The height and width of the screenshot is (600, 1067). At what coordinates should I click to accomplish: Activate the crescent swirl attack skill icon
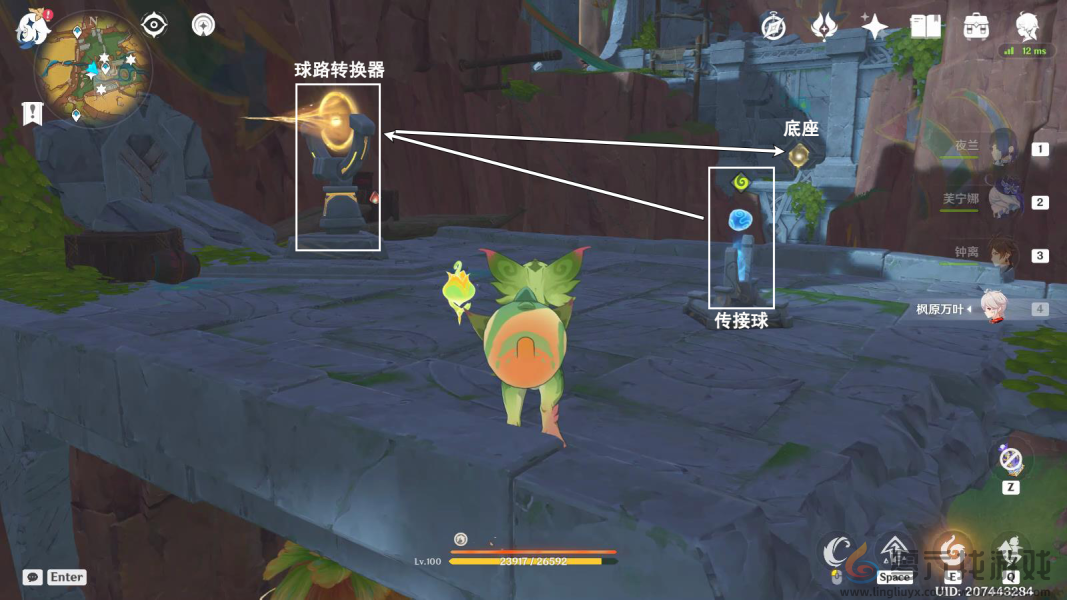[837, 553]
